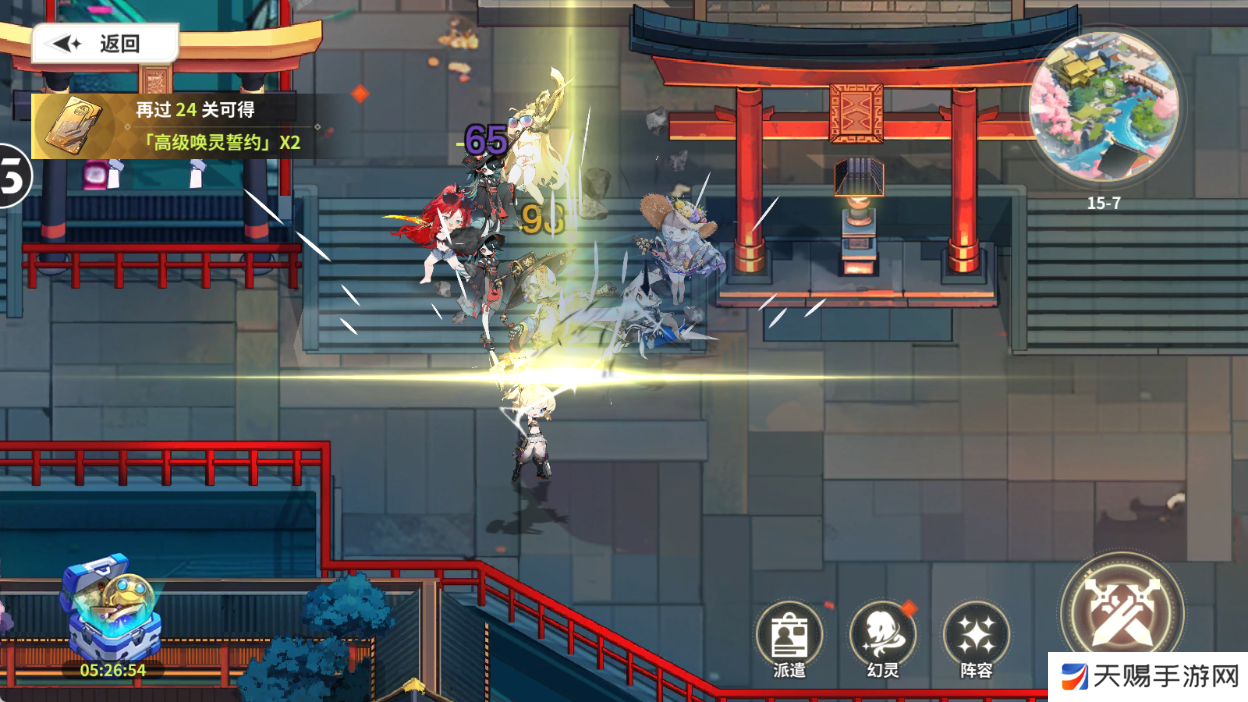Open the circular stage map thumbnail
Viewport: 1248px width, 702px height.
(x=1103, y=107)
